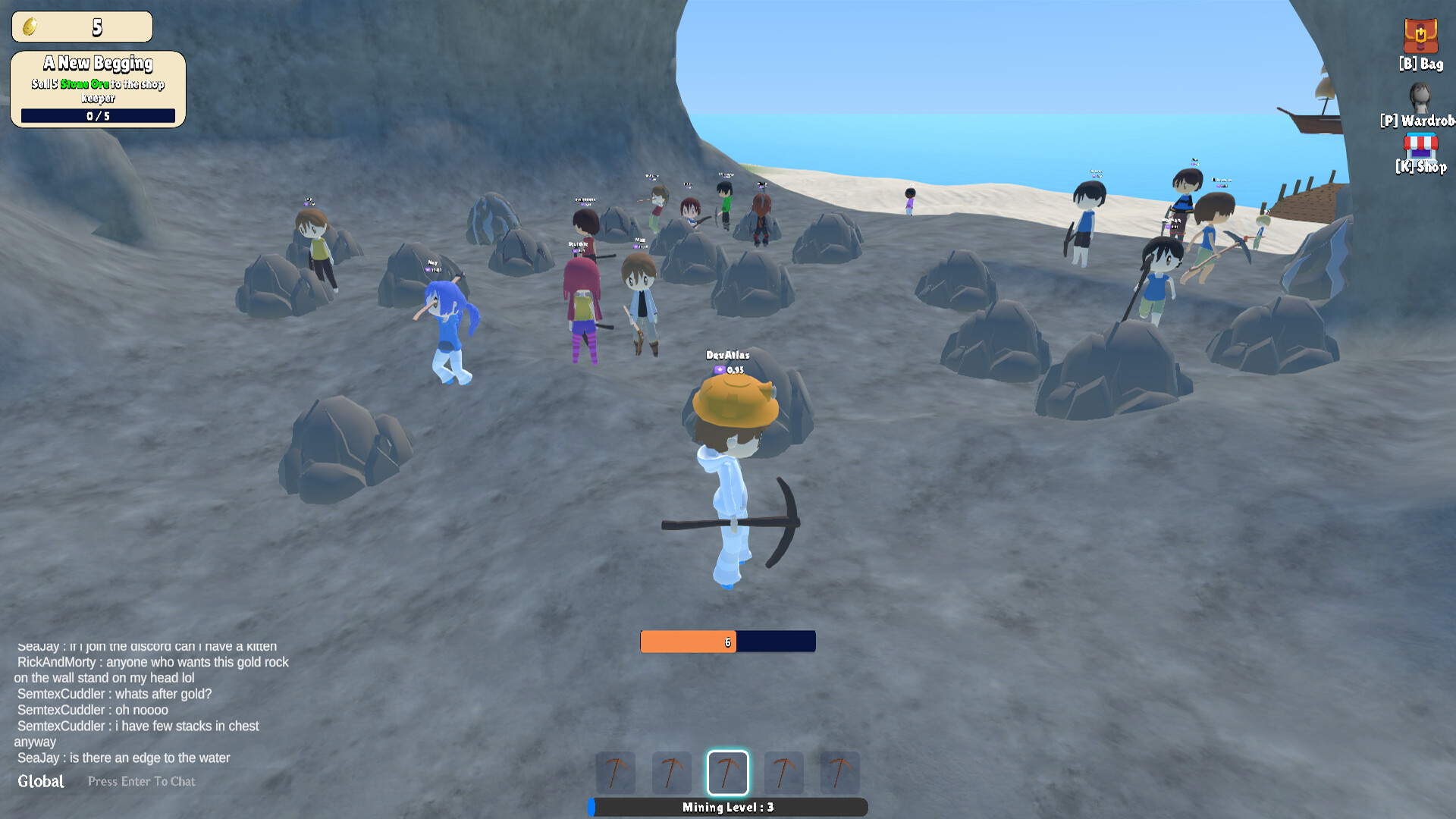The width and height of the screenshot is (1456, 819).
Task: Select the second pickaxe hotbar slot
Action: (672, 773)
